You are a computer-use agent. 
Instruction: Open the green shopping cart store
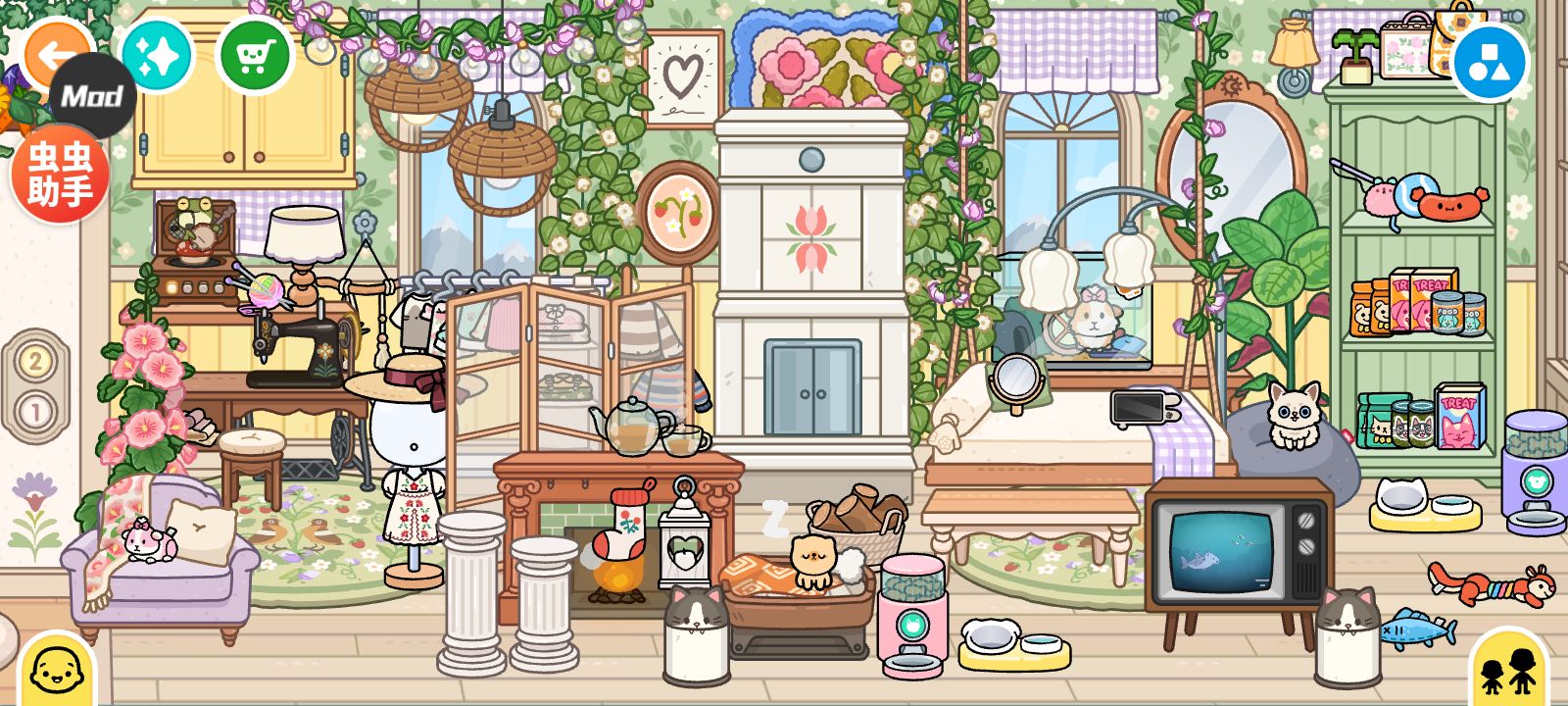(x=255, y=57)
